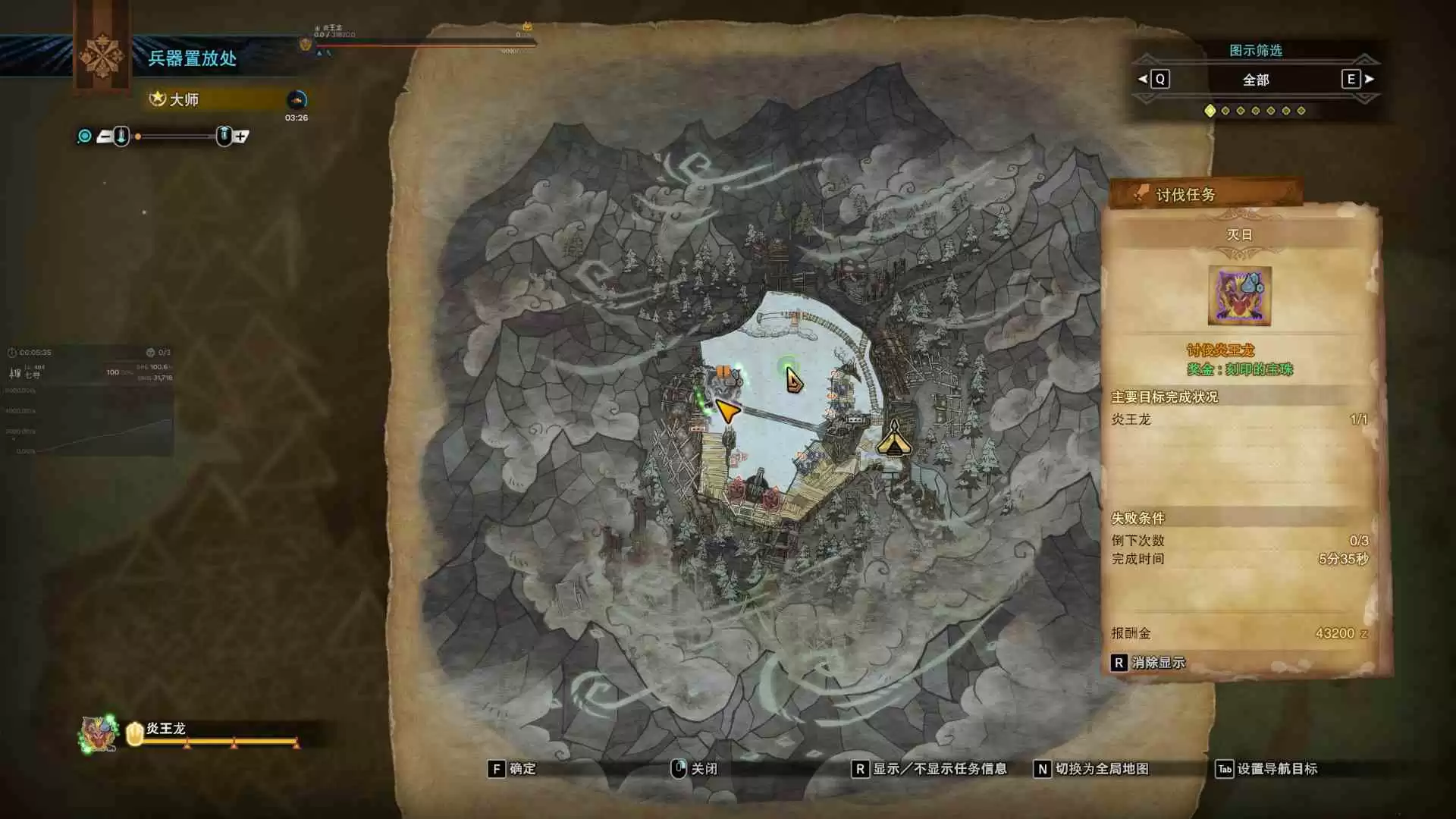The width and height of the screenshot is (1456, 819).
Task: Switch to the world map via 切换为全局地图
Action: pyautogui.click(x=1092, y=769)
